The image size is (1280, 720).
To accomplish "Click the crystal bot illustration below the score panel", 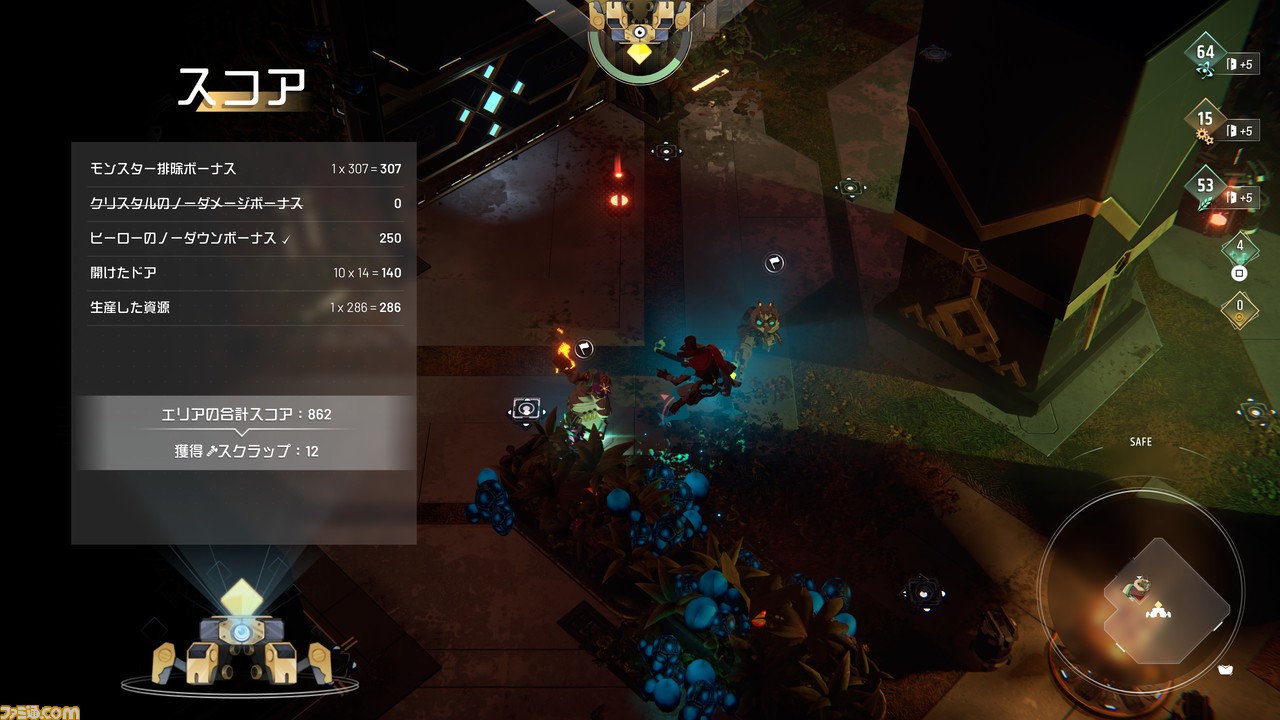I will point(241,636).
